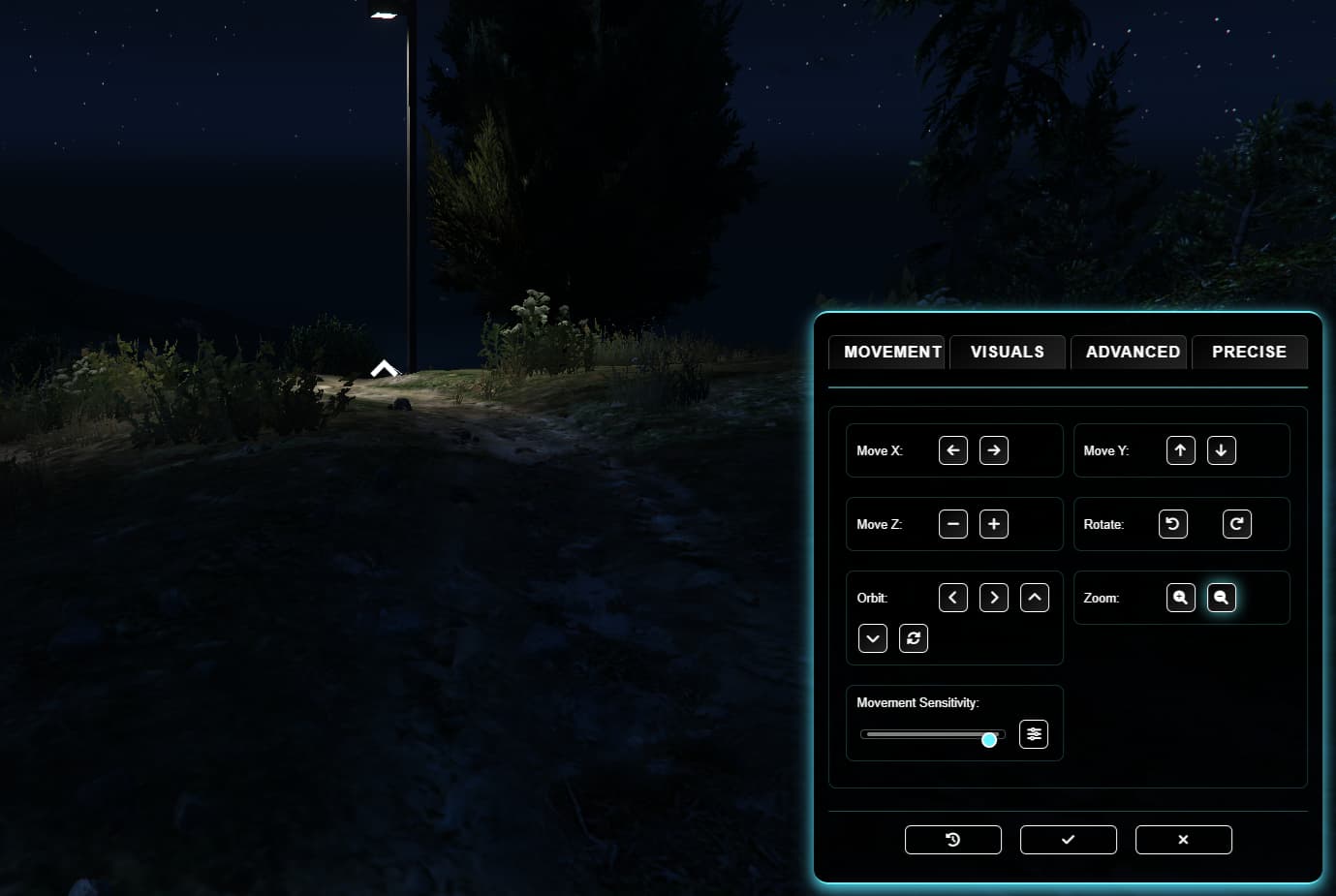Open the Movement Sensitivity settings icon
This screenshot has height=896, width=1336.
pos(1033,734)
